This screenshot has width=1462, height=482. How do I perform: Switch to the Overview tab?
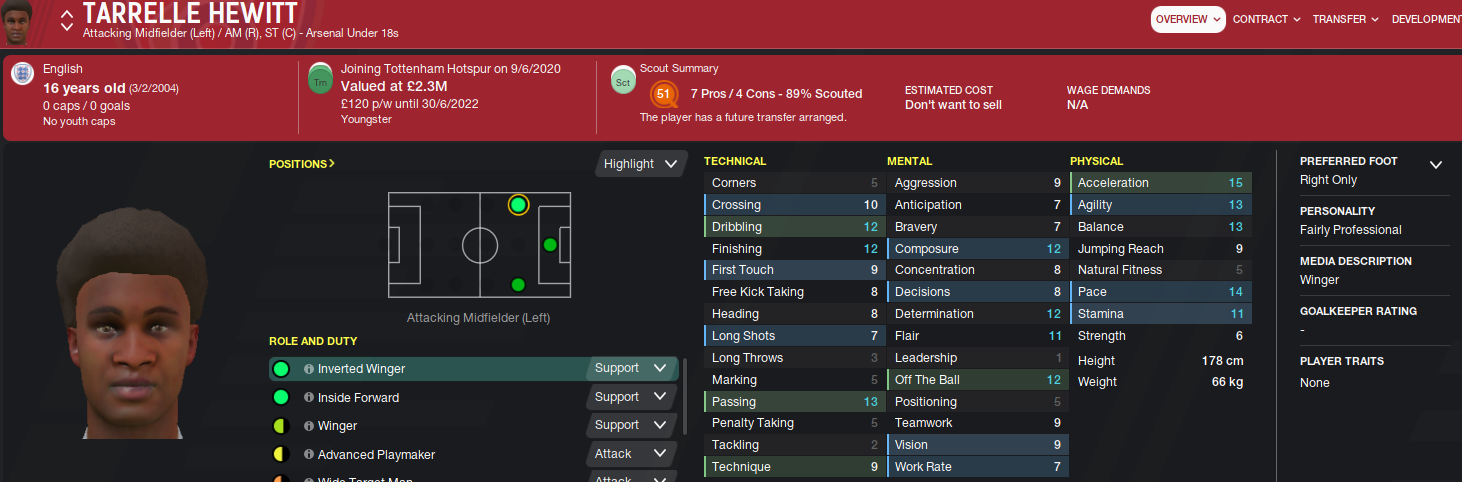1187,19
